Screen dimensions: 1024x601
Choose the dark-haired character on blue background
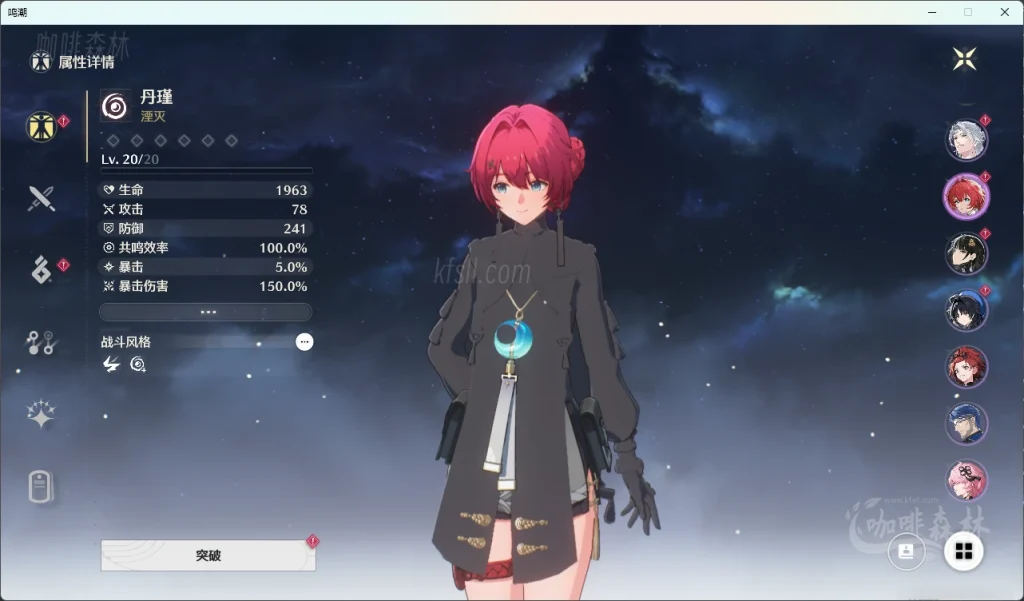click(x=966, y=310)
